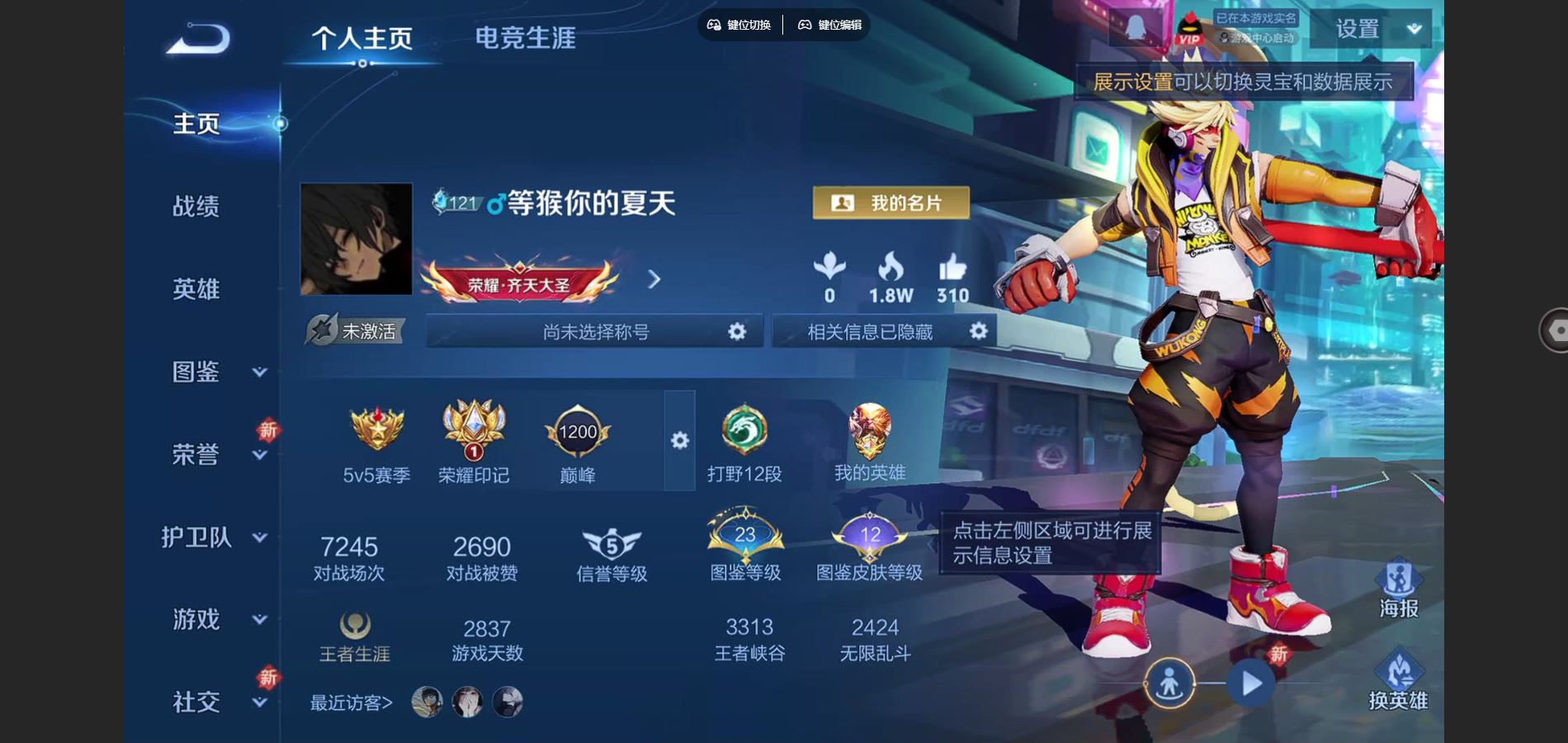Toggle the 键位切换 key layout switch
This screenshot has width=1568, height=743.
point(739,26)
